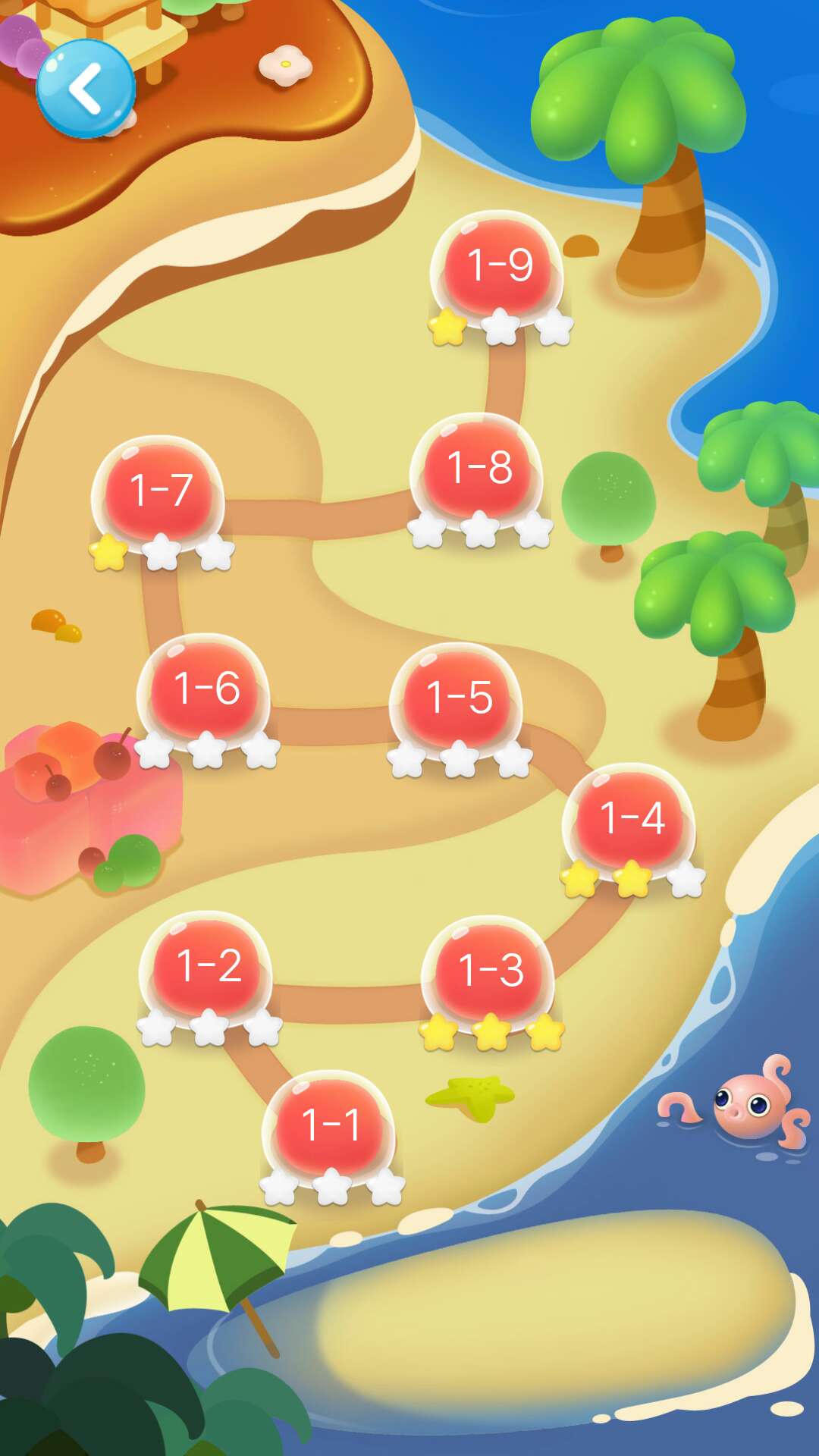819x1456 pixels.
Task: Choose level 1-2
Action: click(208, 965)
